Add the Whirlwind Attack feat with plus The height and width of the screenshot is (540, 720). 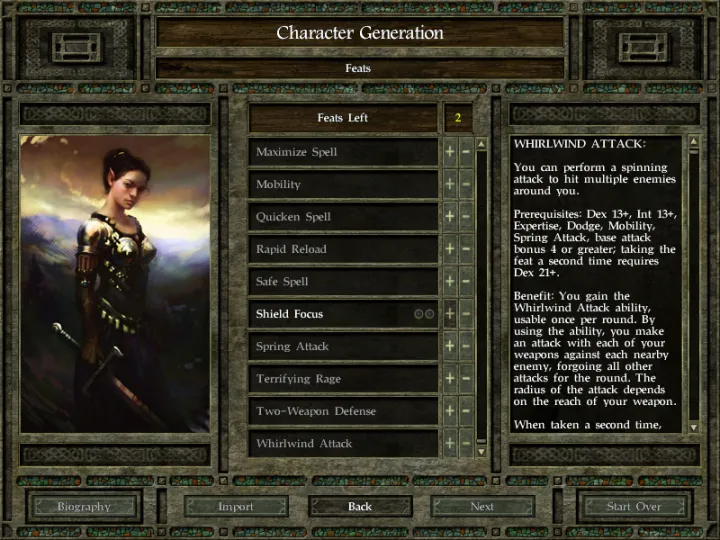pos(450,443)
